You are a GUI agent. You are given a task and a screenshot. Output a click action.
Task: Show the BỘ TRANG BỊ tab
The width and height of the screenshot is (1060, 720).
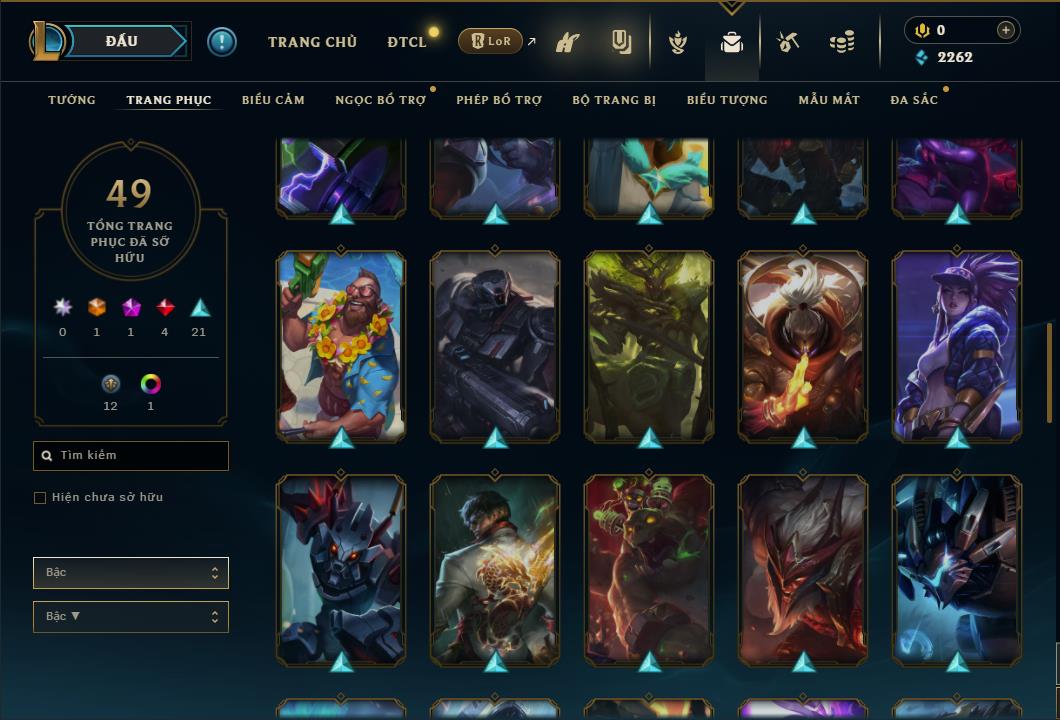click(x=614, y=100)
